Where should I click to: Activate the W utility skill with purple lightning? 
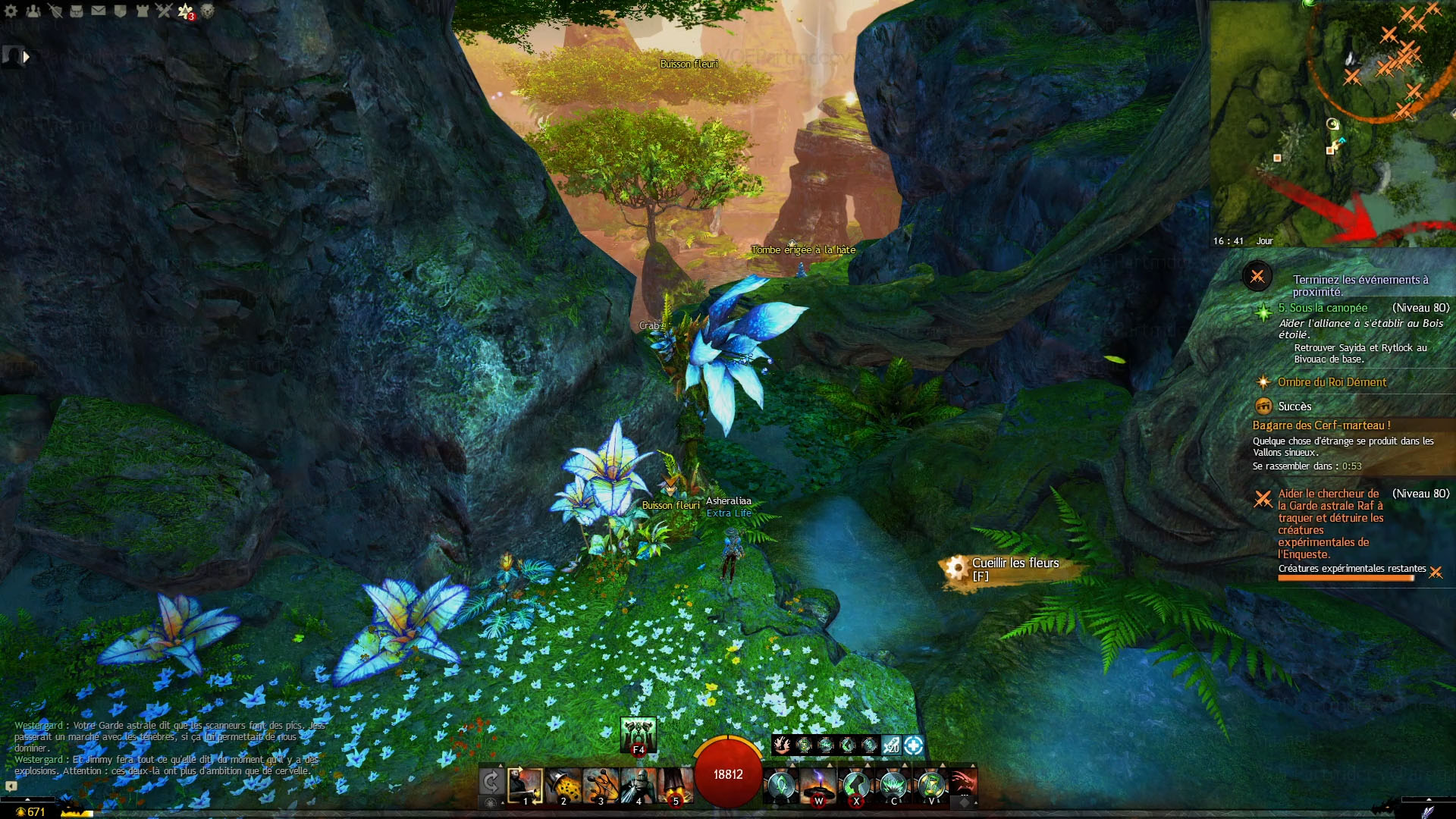click(x=818, y=785)
